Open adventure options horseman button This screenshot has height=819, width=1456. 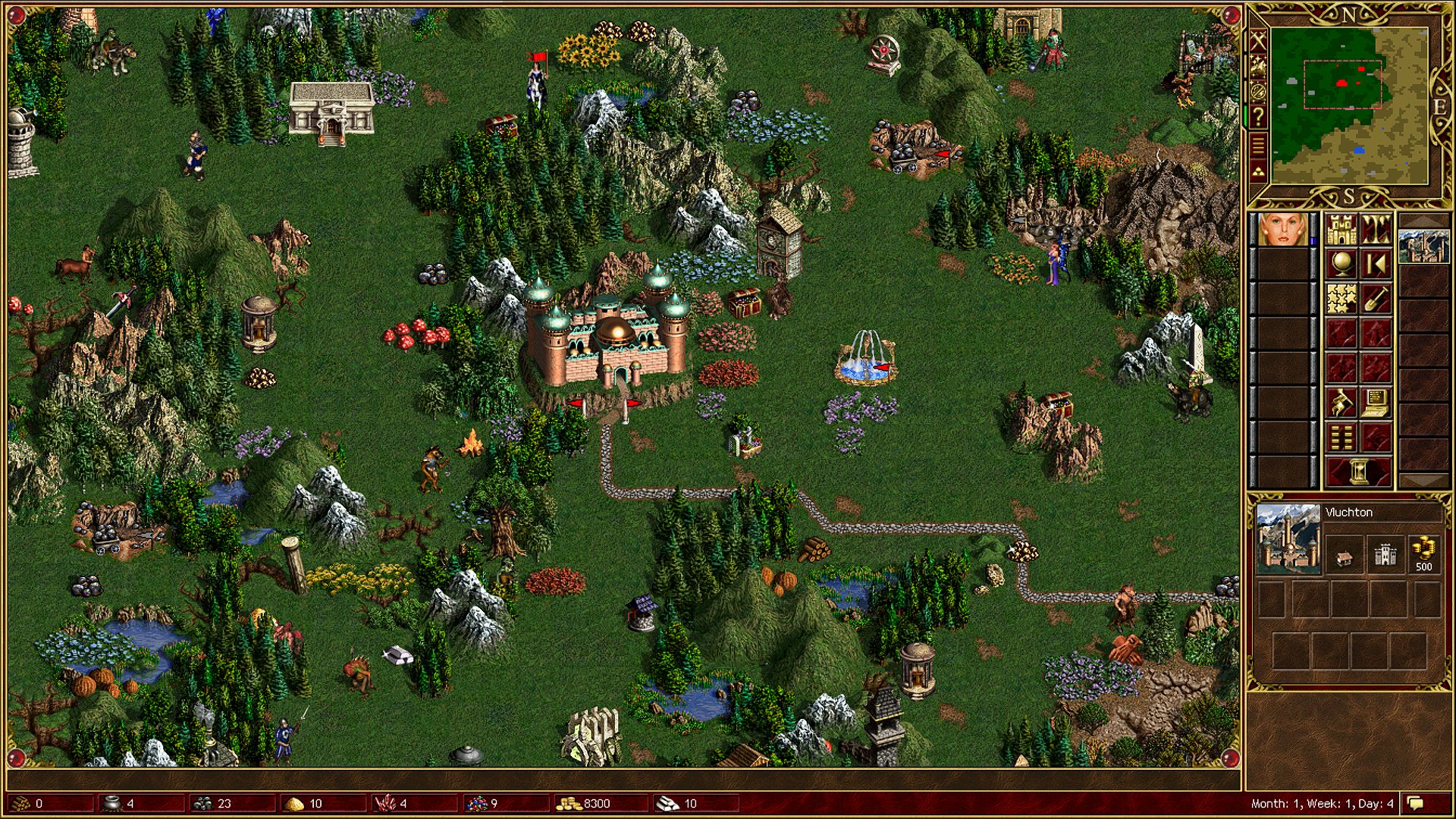1341,403
